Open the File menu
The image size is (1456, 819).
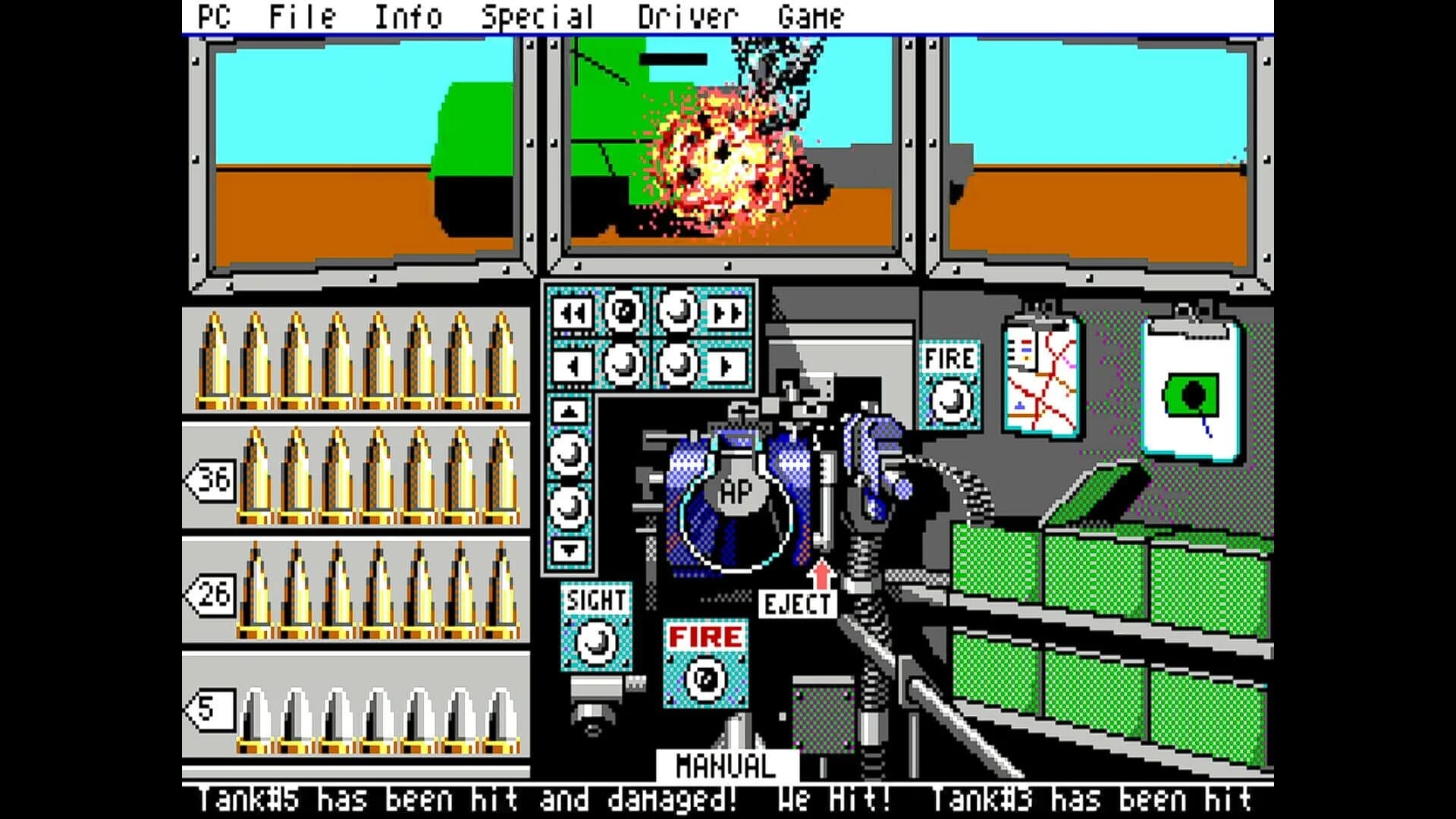click(x=300, y=14)
